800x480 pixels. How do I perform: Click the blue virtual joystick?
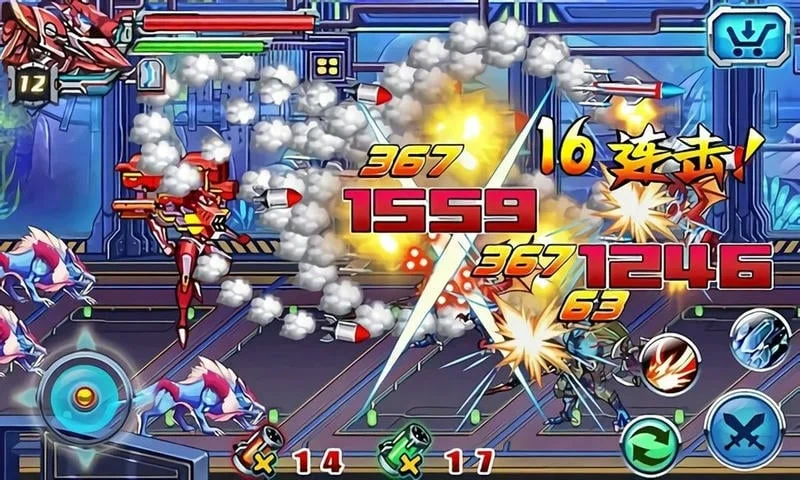pos(84,394)
